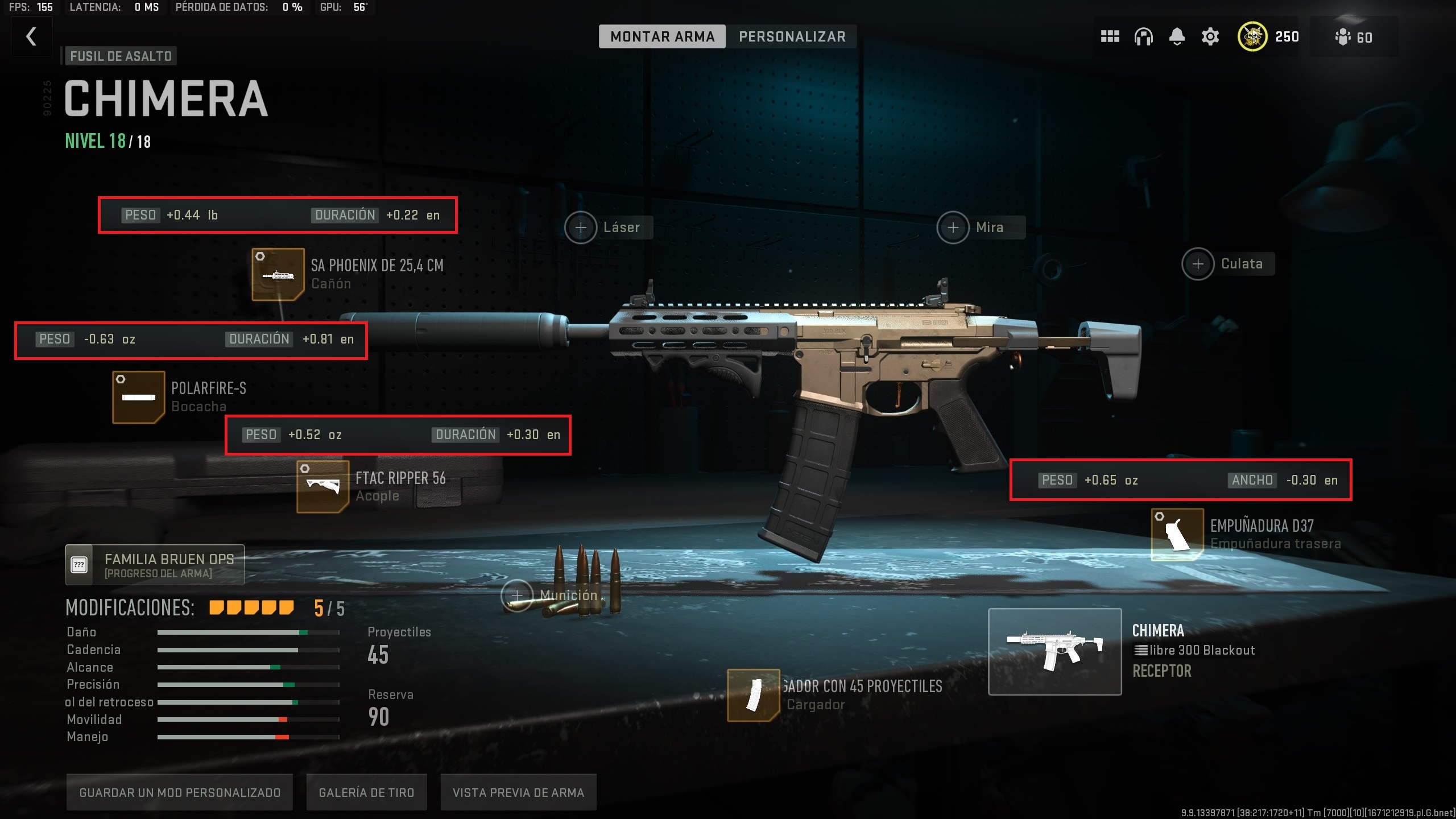Add an optic in the Mira slot
This screenshot has width=1456, height=819.
(x=953, y=227)
